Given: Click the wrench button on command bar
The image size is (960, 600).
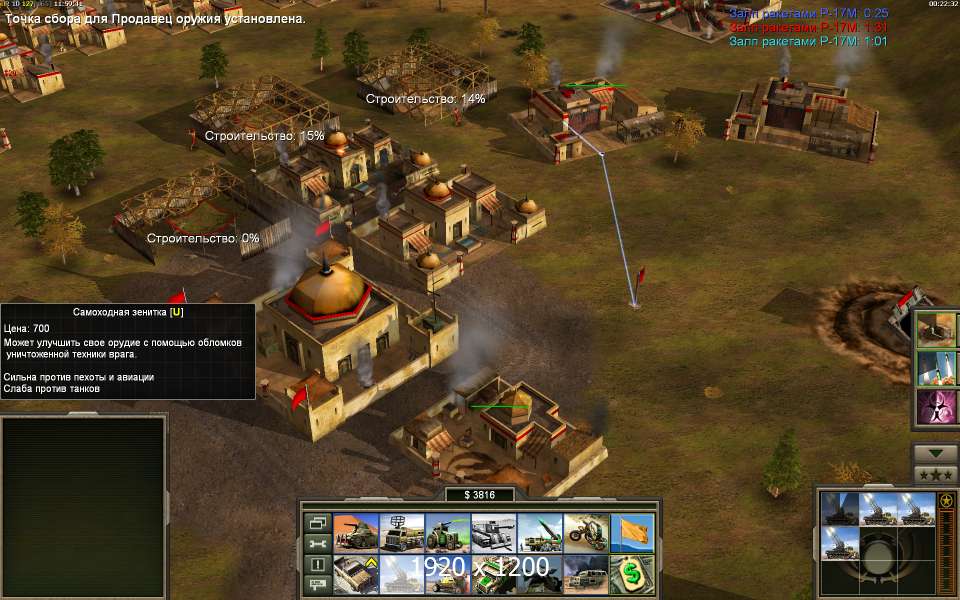Looking at the screenshot, I should coord(318,543).
